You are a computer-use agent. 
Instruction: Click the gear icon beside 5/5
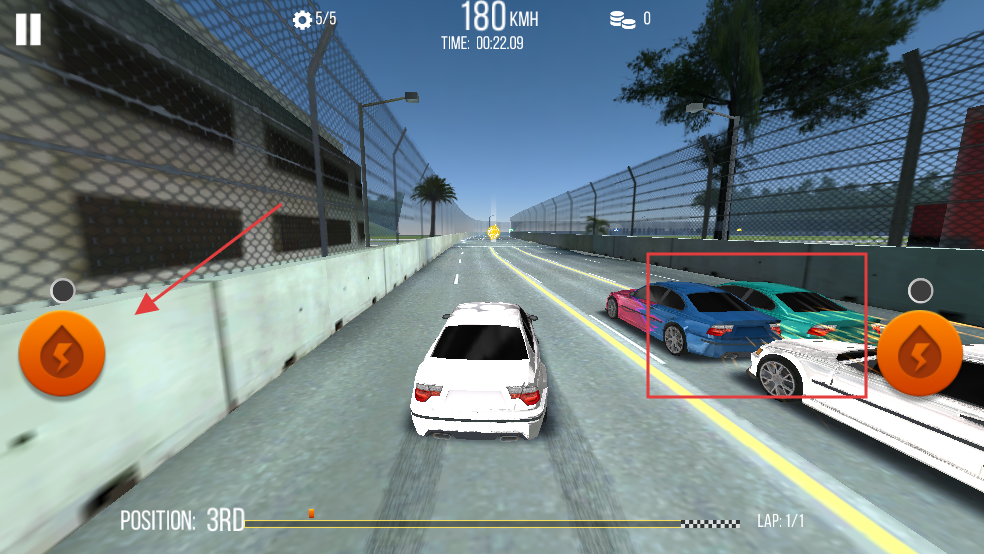302,19
